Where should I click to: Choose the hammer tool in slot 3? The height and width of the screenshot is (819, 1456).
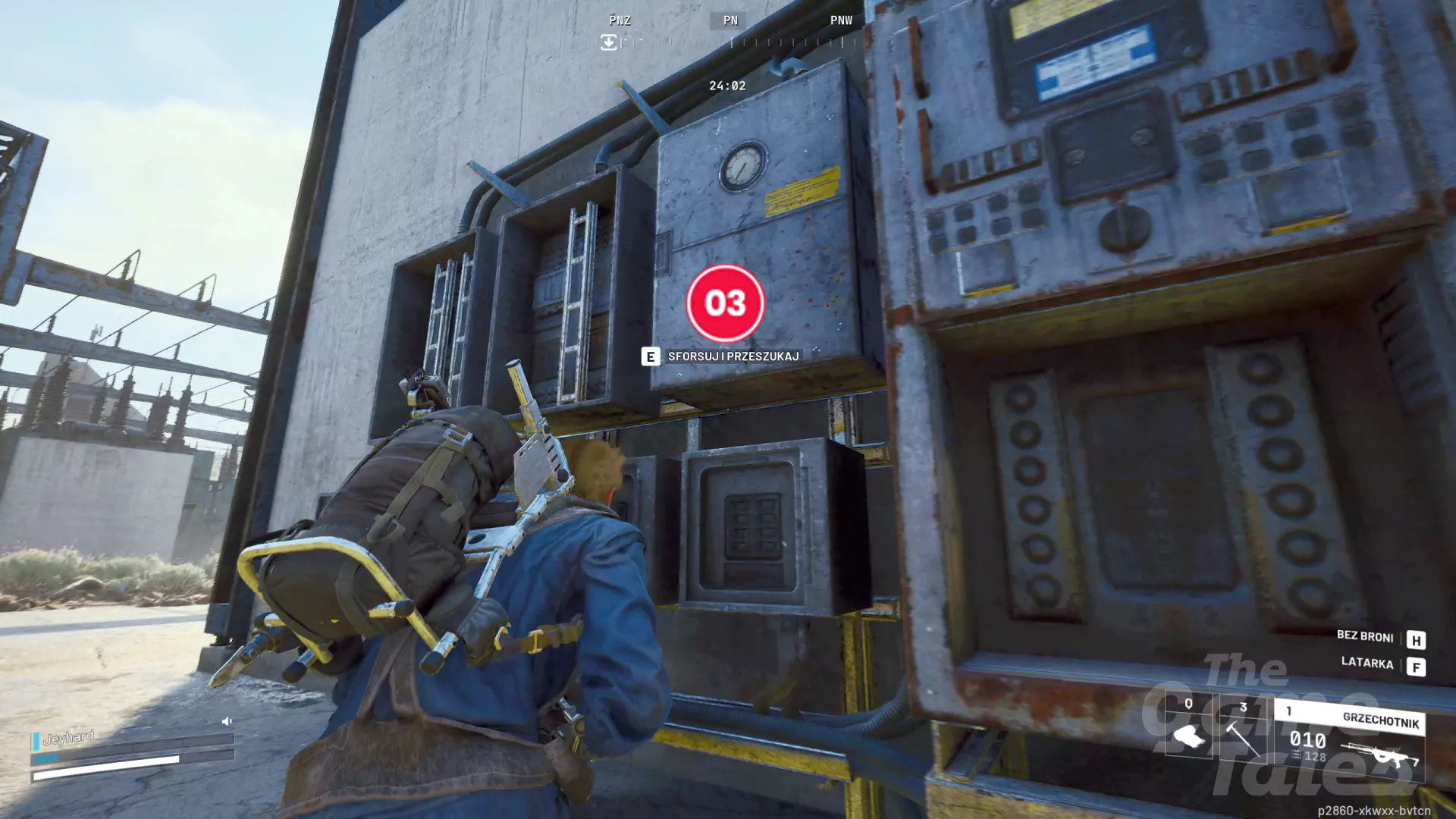coord(1242,732)
